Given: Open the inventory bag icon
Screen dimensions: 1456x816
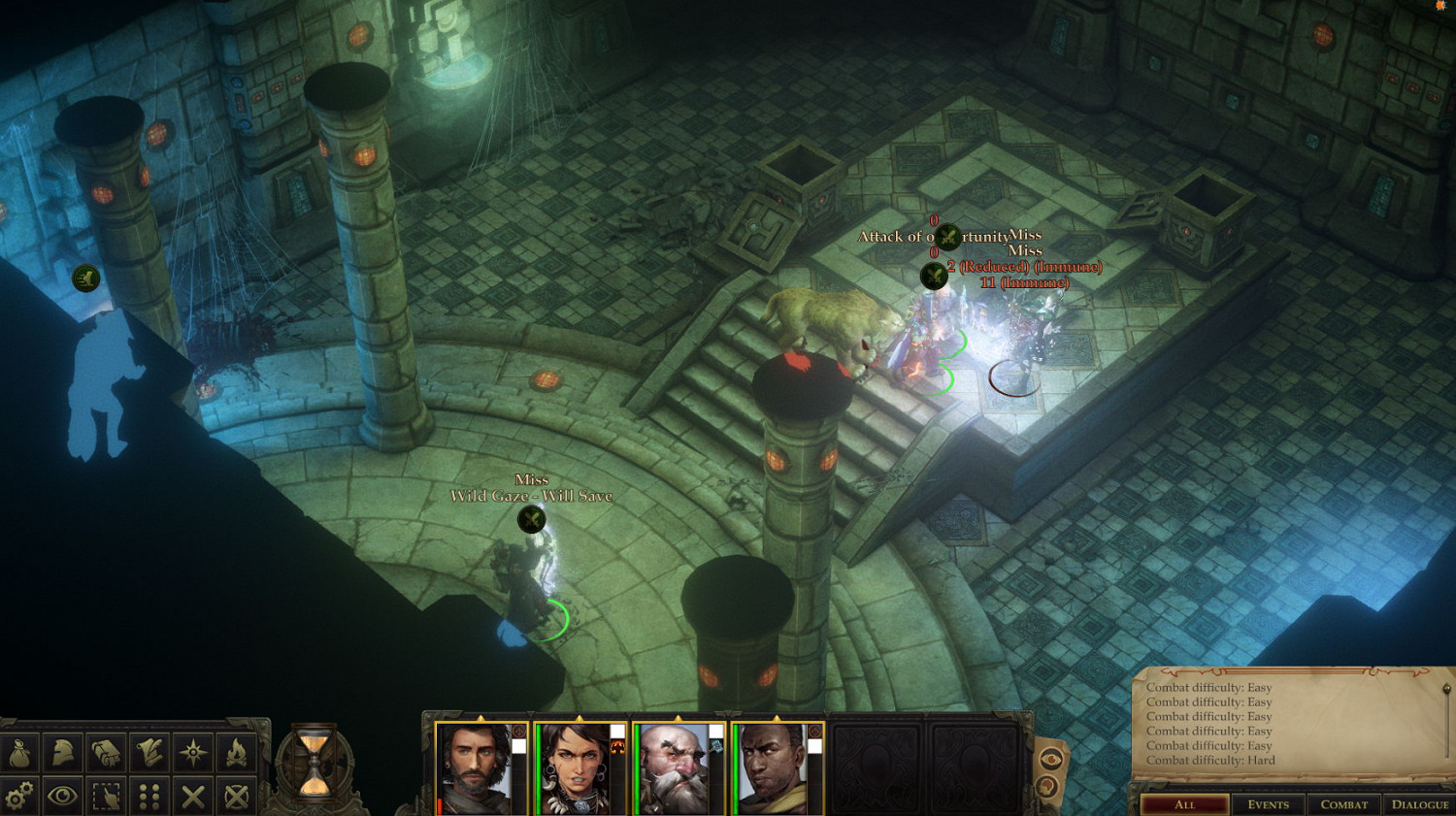Looking at the screenshot, I should click(20, 753).
